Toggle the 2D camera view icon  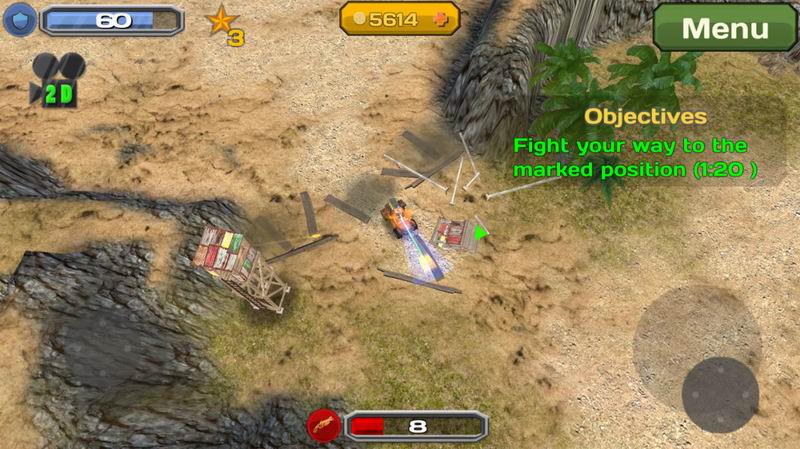(x=57, y=79)
